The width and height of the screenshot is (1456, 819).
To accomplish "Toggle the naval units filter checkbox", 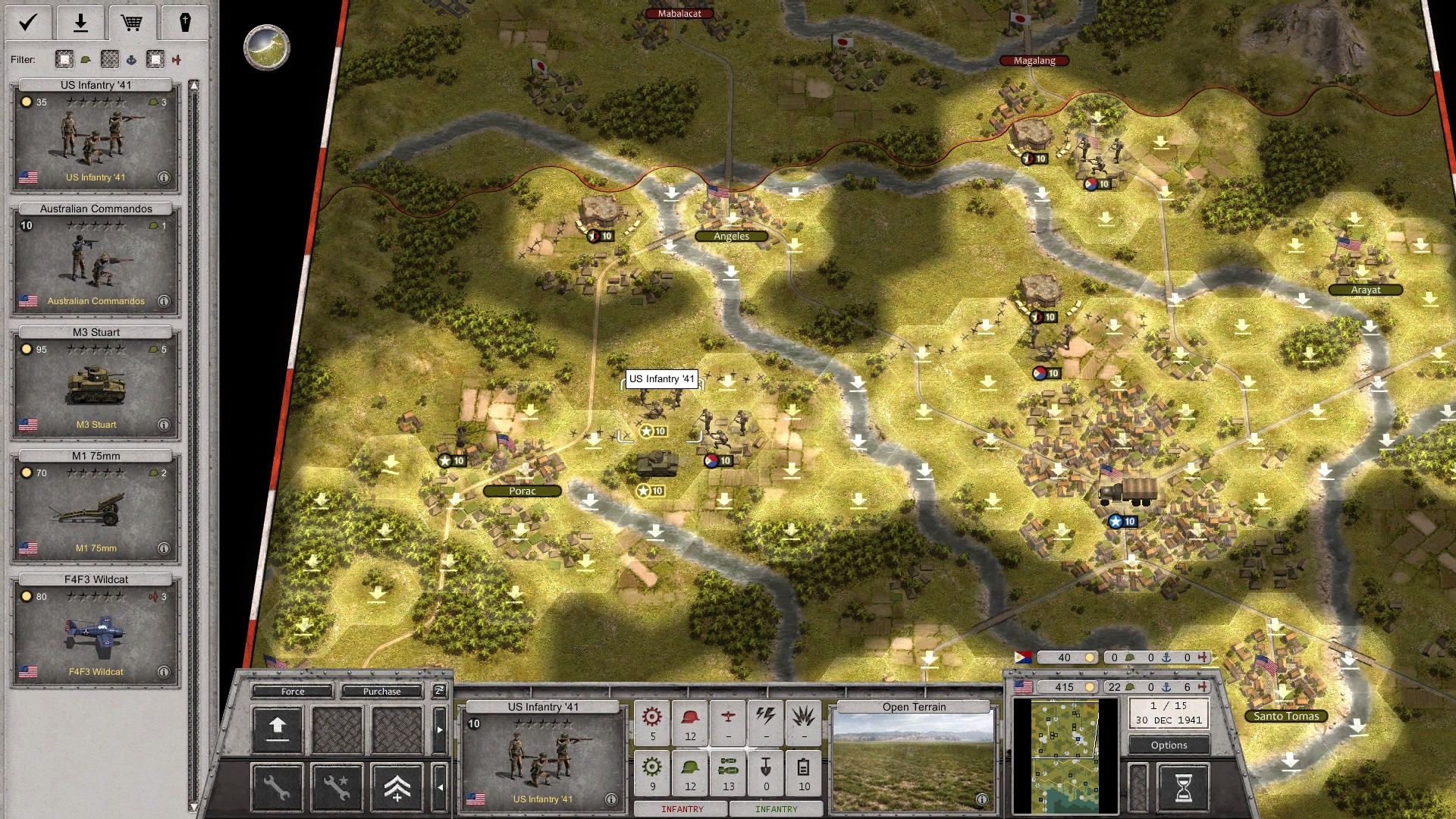I will [110, 59].
